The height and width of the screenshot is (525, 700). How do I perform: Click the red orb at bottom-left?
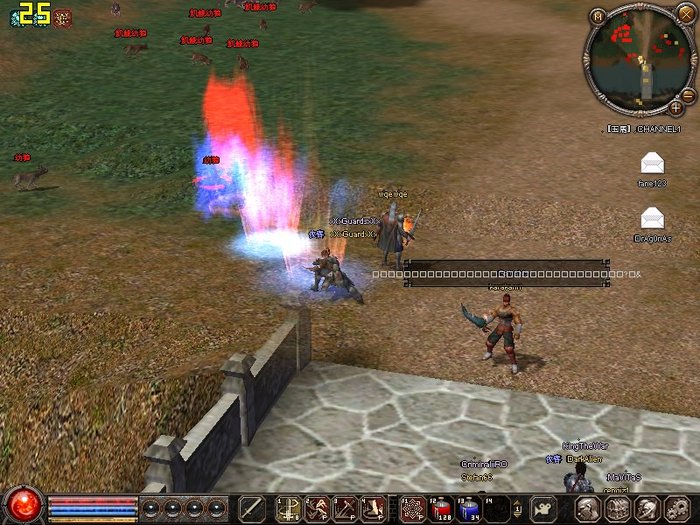click(21, 505)
